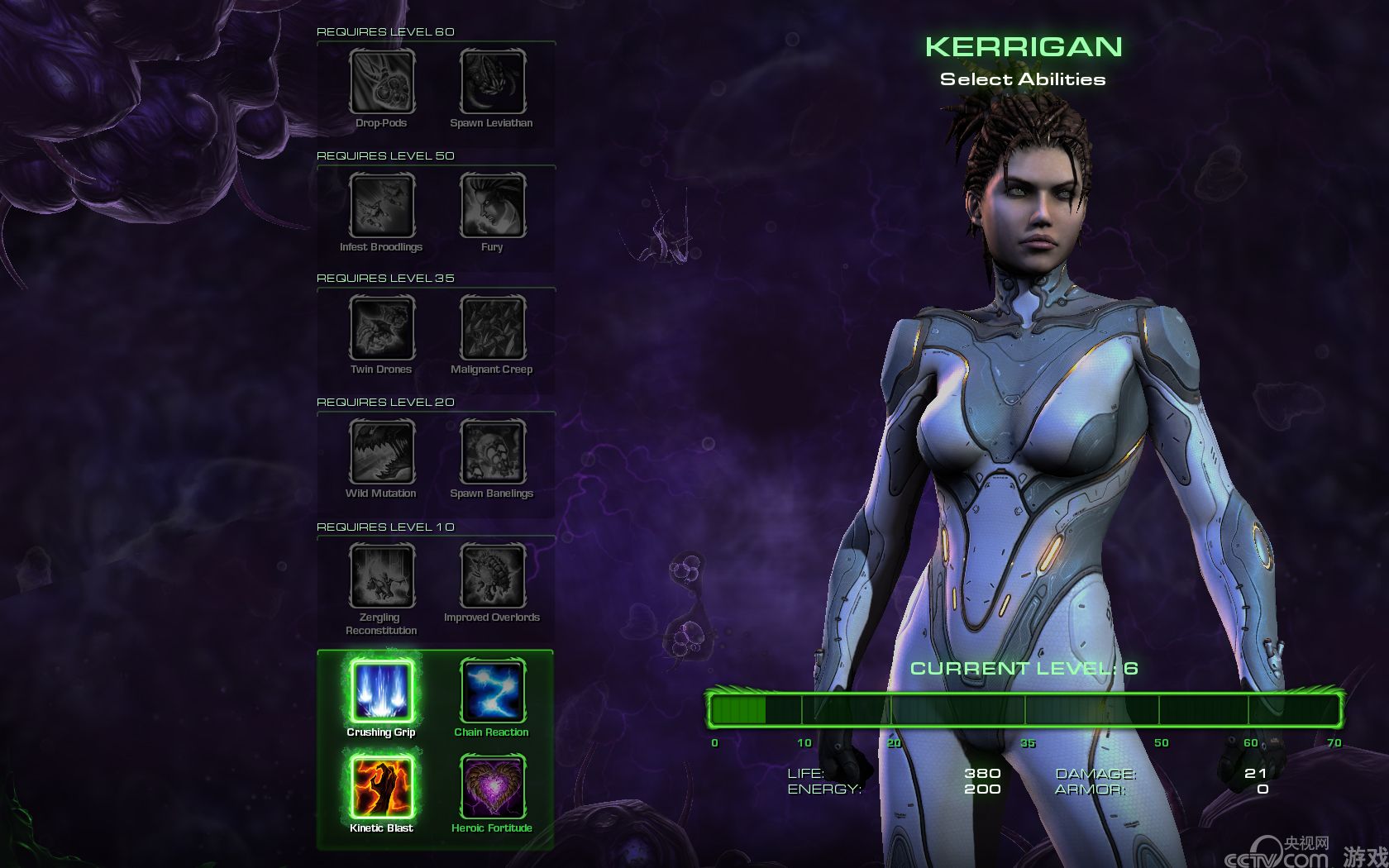The height and width of the screenshot is (868, 1389).
Task: Choose the Wild Mutation ability icon
Action: click(x=381, y=451)
